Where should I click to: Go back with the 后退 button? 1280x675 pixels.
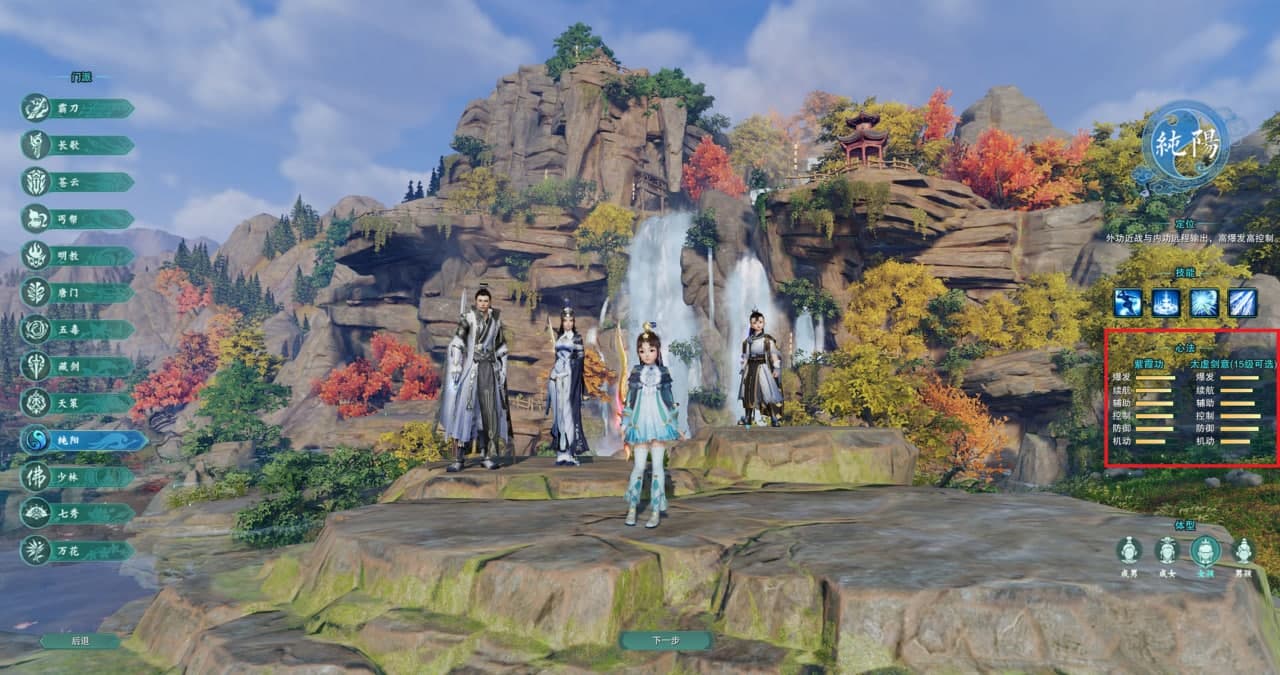[80, 641]
